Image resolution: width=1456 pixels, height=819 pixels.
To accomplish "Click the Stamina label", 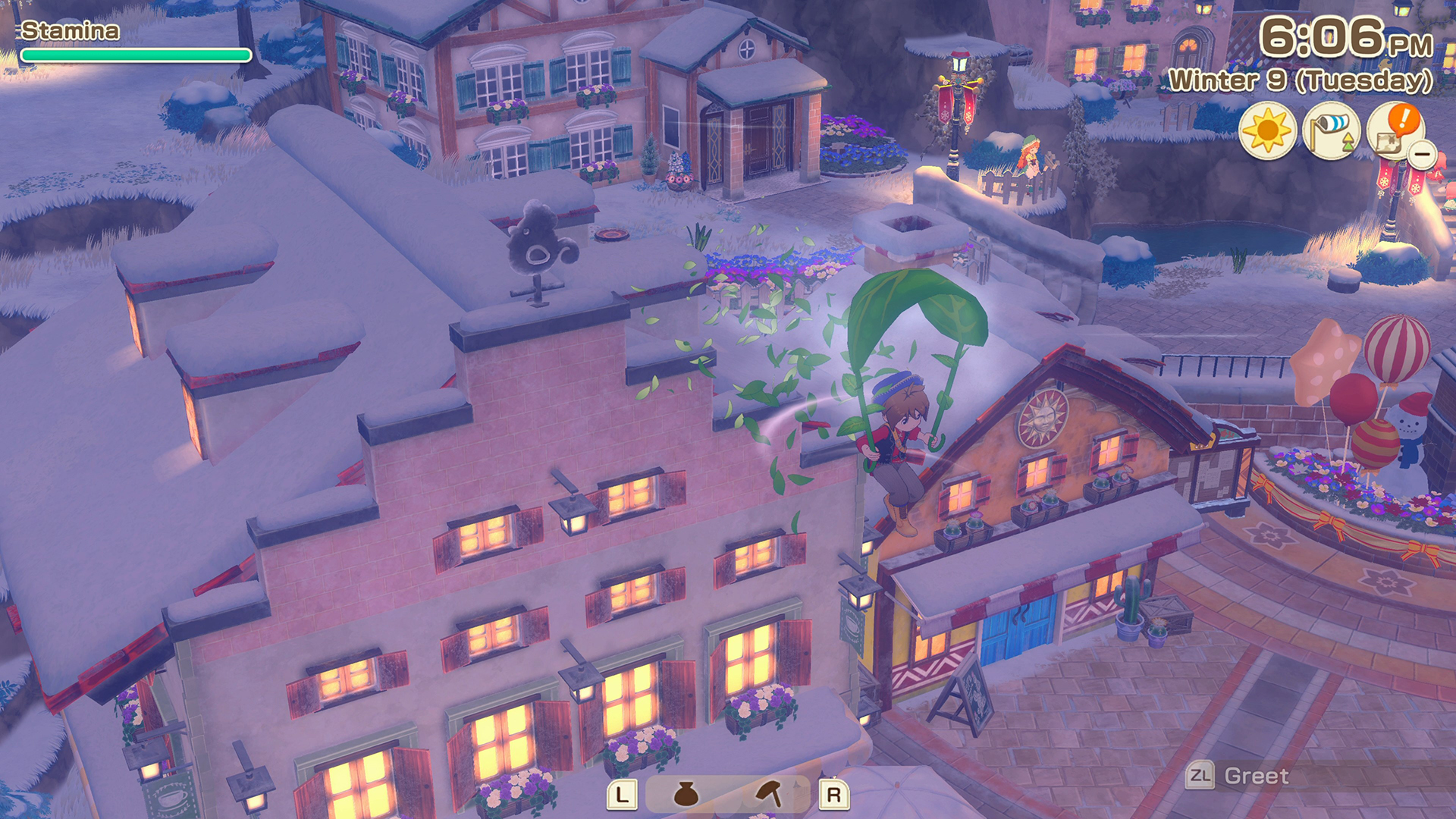I will tap(68, 31).
